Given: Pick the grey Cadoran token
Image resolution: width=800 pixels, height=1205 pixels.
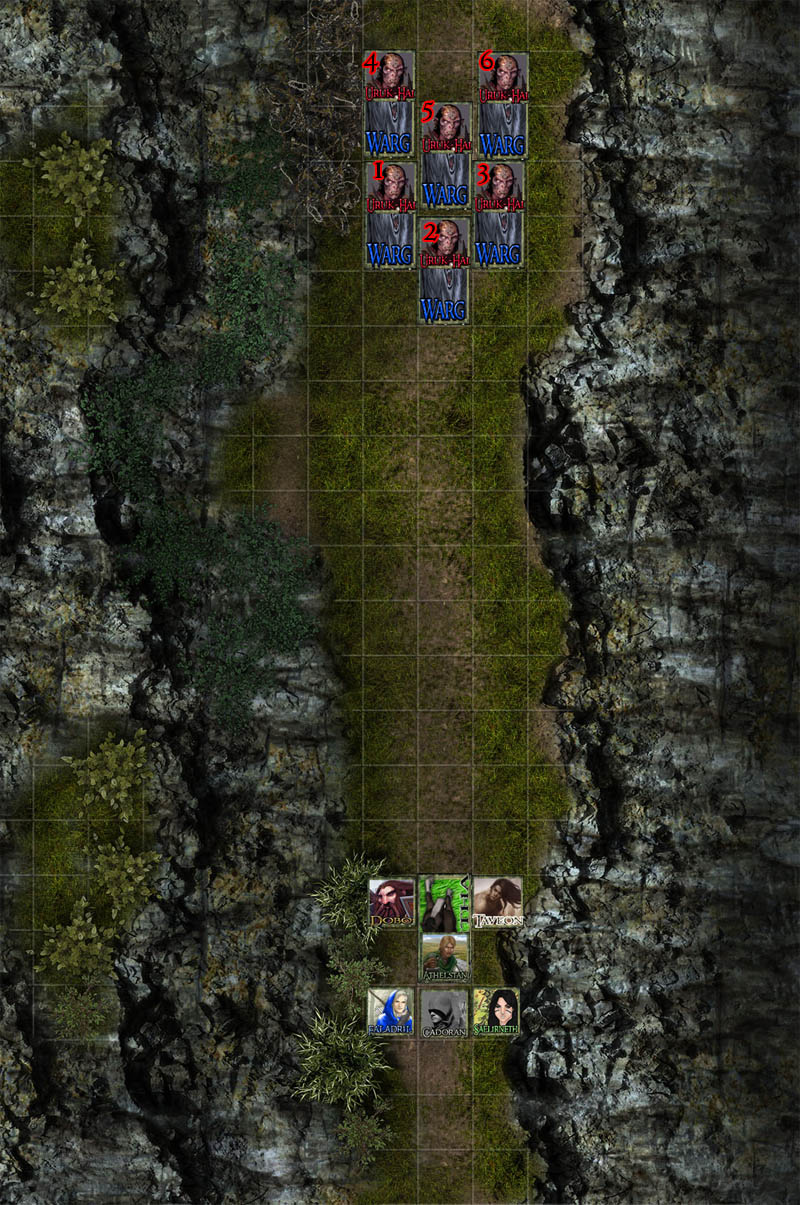Looking at the screenshot, I should point(444,1012).
